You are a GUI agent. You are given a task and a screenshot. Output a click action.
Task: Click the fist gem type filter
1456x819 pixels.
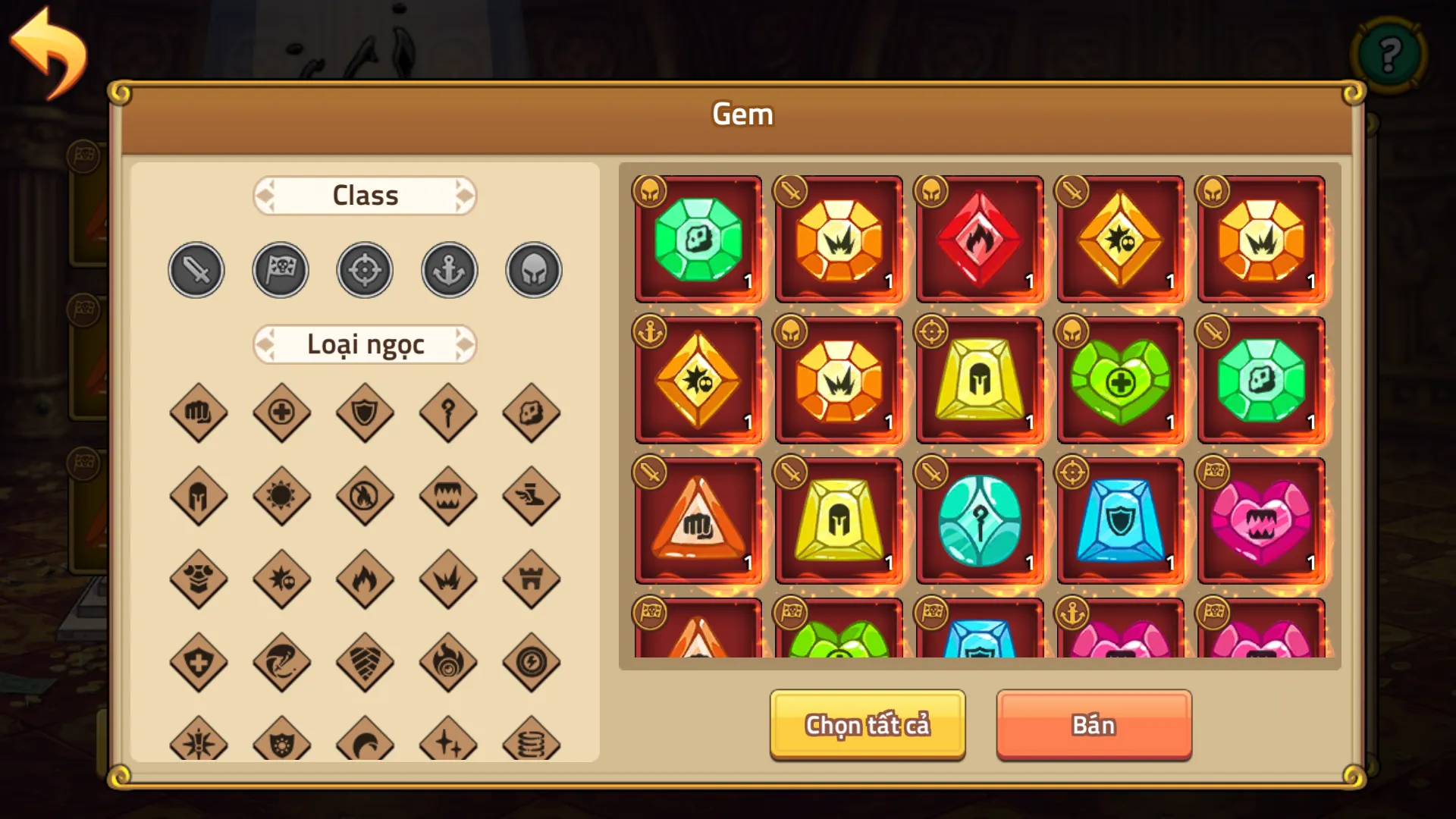(199, 413)
